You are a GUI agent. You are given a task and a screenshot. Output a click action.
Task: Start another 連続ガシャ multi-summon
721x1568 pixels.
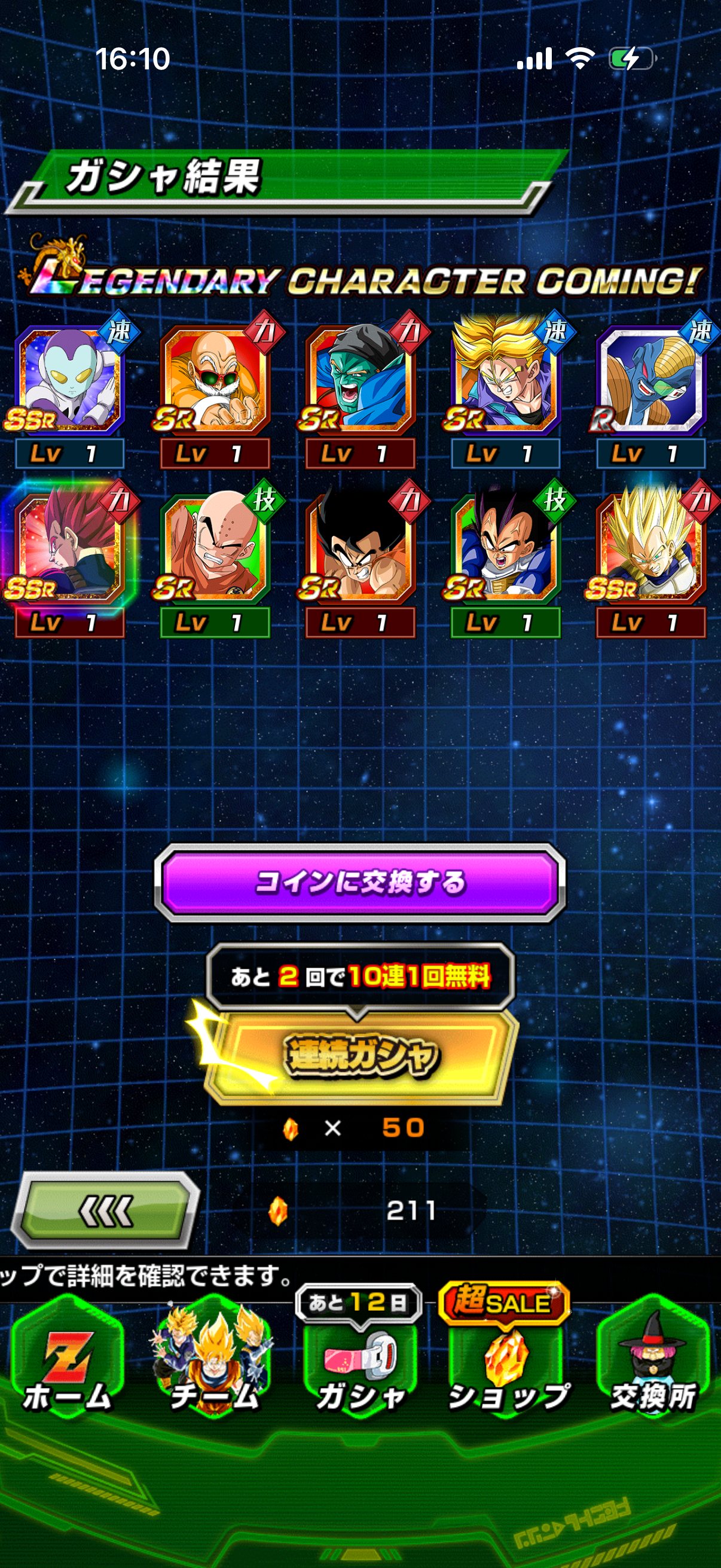[360, 1055]
